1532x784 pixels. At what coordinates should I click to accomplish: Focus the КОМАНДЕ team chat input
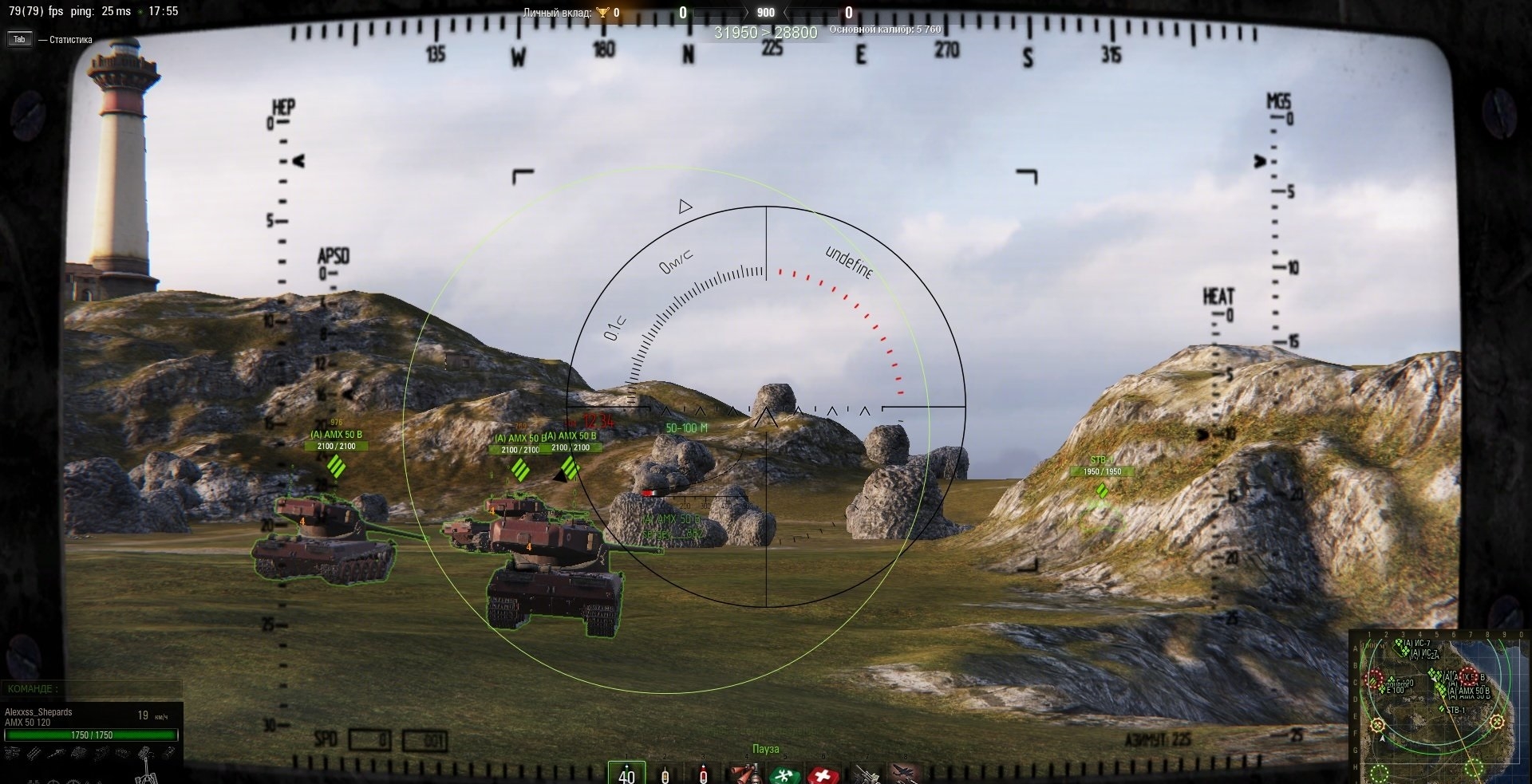pos(104,688)
